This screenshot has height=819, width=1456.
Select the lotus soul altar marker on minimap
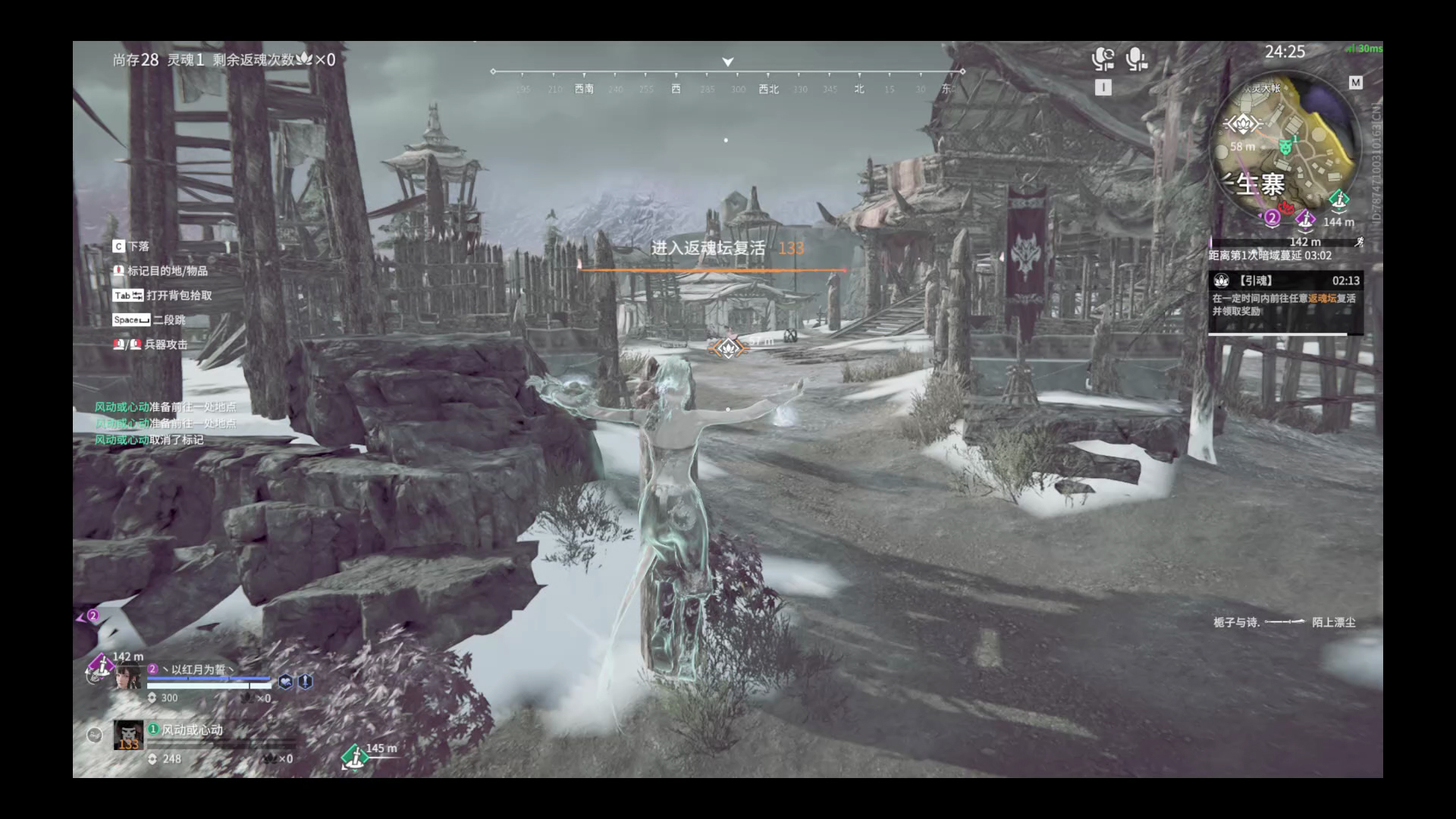point(1241,123)
